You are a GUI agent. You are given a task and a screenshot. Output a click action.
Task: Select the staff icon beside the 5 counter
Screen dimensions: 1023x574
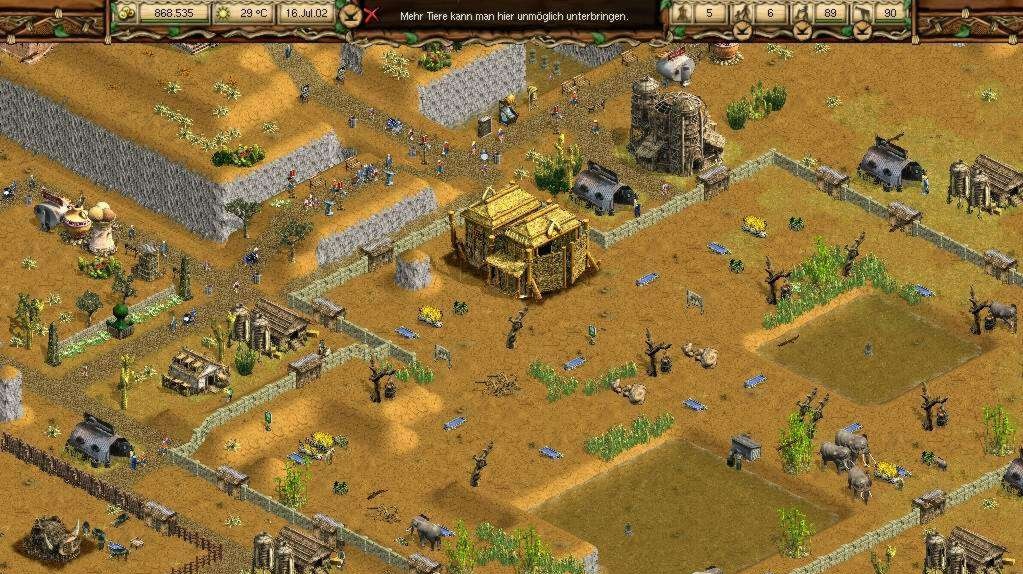click(682, 13)
